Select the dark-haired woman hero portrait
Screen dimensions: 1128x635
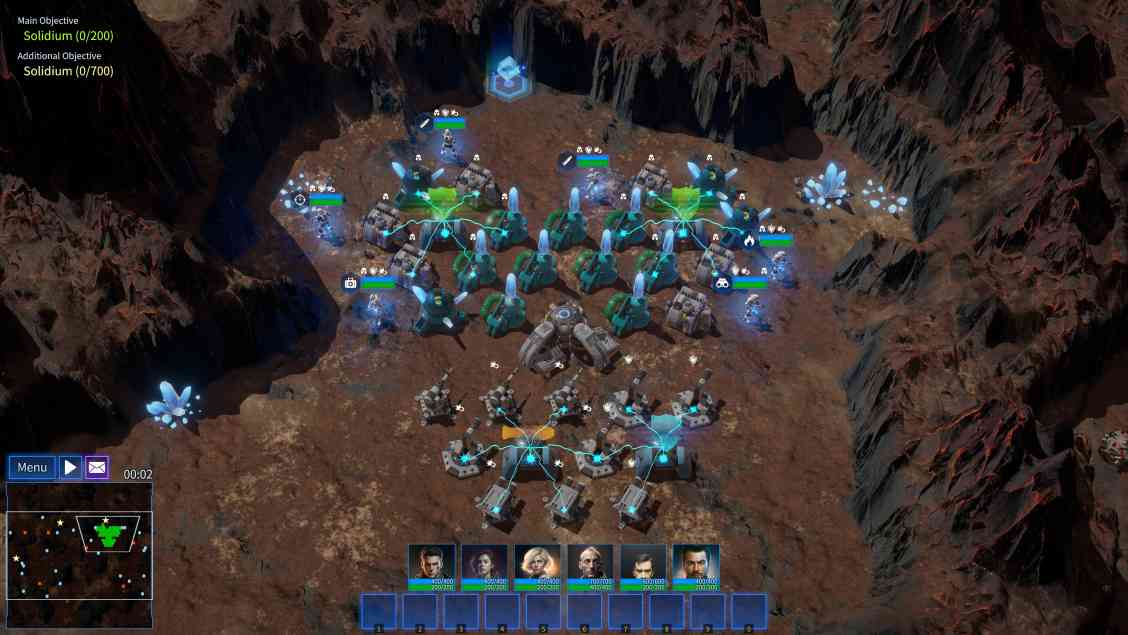484,562
